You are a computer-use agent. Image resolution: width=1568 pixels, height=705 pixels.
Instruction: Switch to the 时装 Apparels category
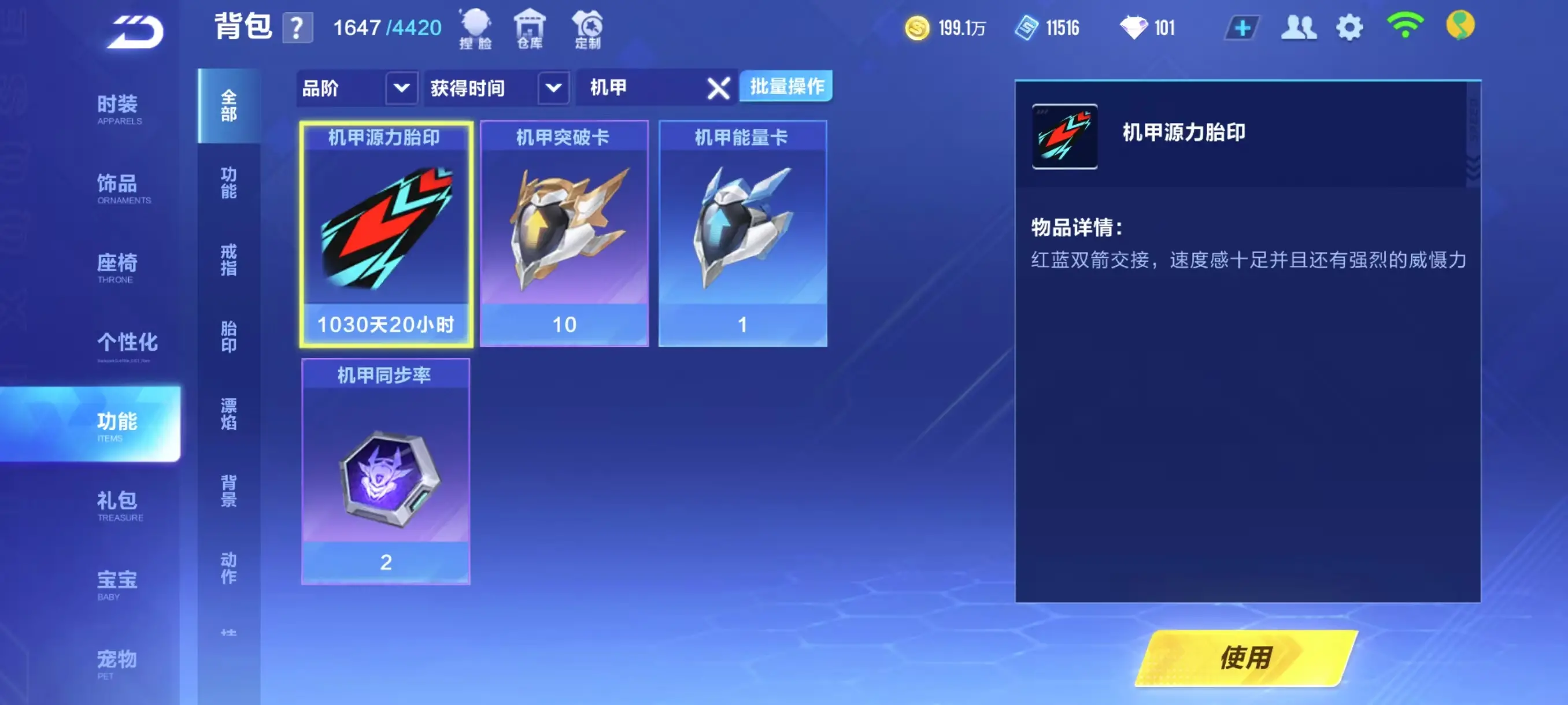tap(118, 109)
